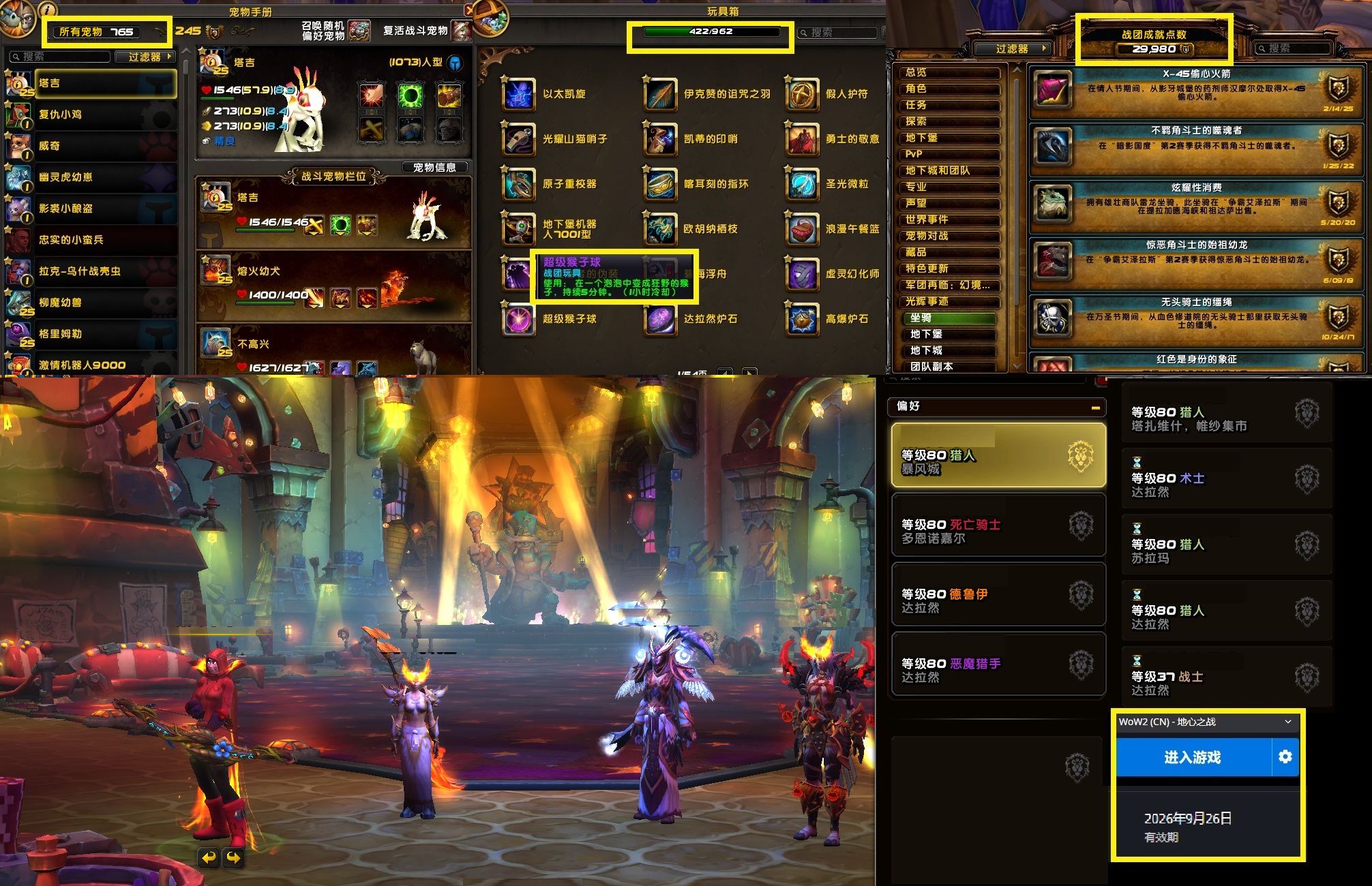The height and width of the screenshot is (886, 1372).
Task: Rotate character right with yellow arrow button
Action: (234, 857)
